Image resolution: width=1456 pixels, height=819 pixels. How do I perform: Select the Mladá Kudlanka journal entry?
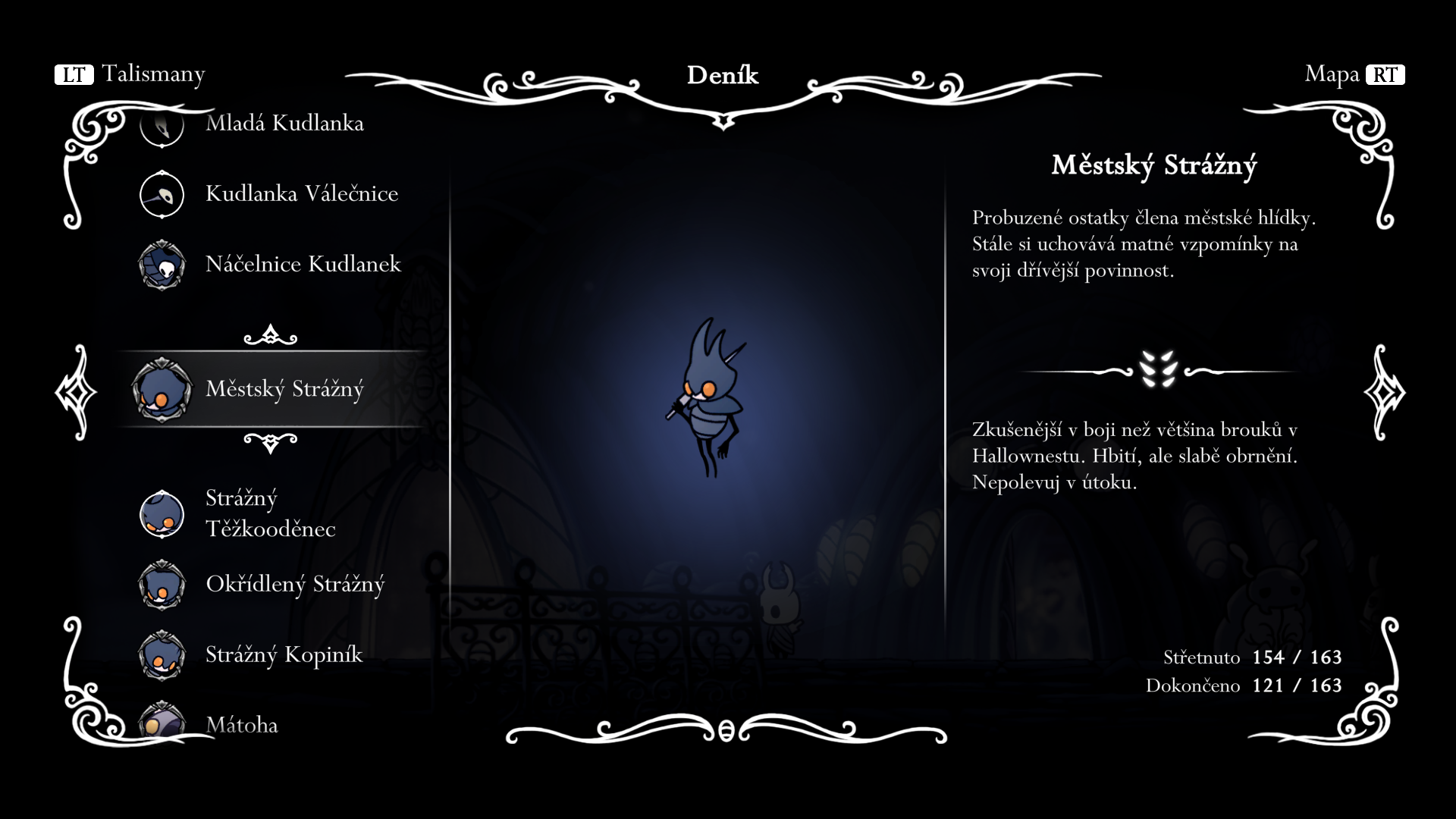[x=284, y=124]
